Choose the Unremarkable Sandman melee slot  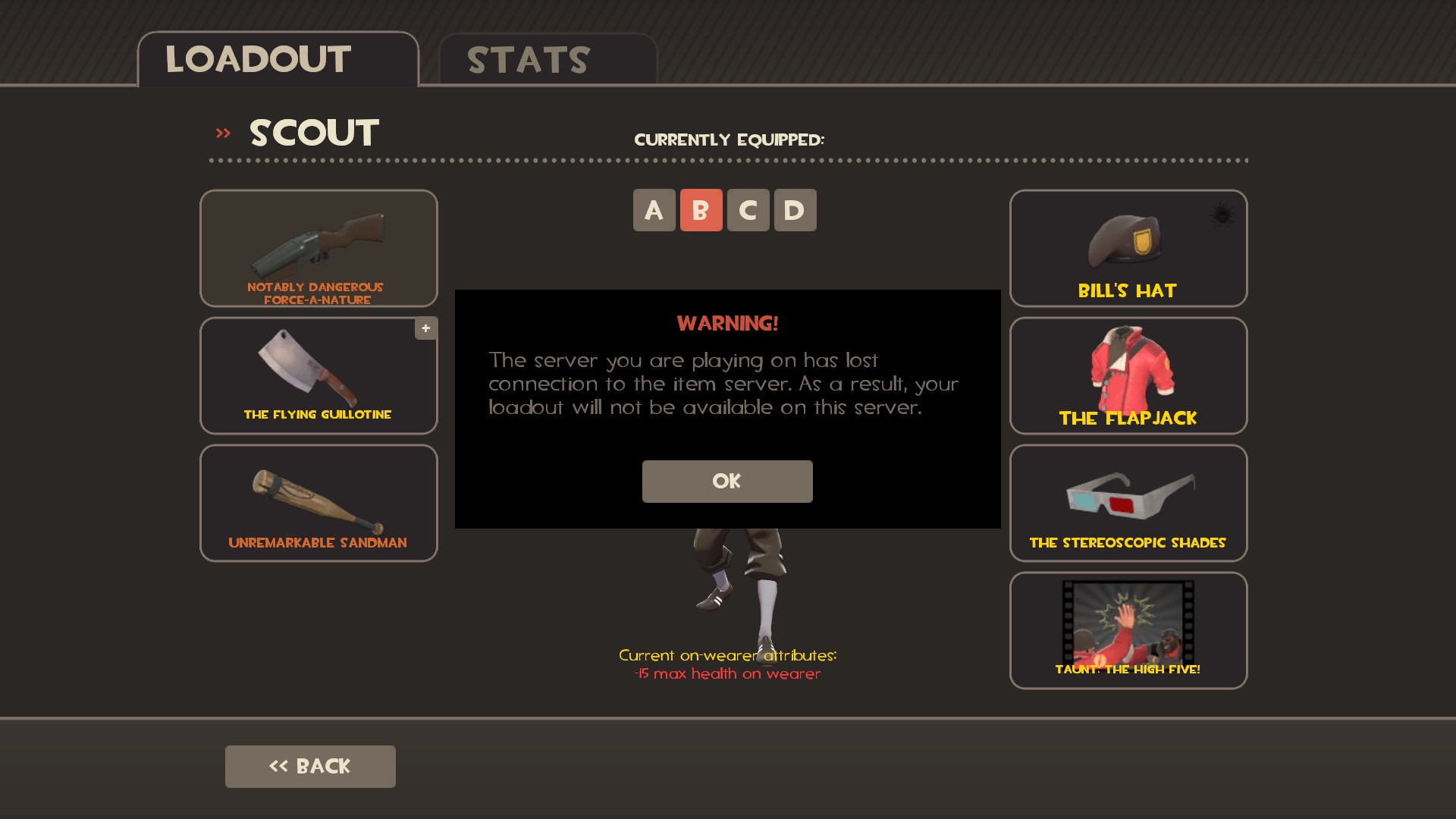pos(318,503)
